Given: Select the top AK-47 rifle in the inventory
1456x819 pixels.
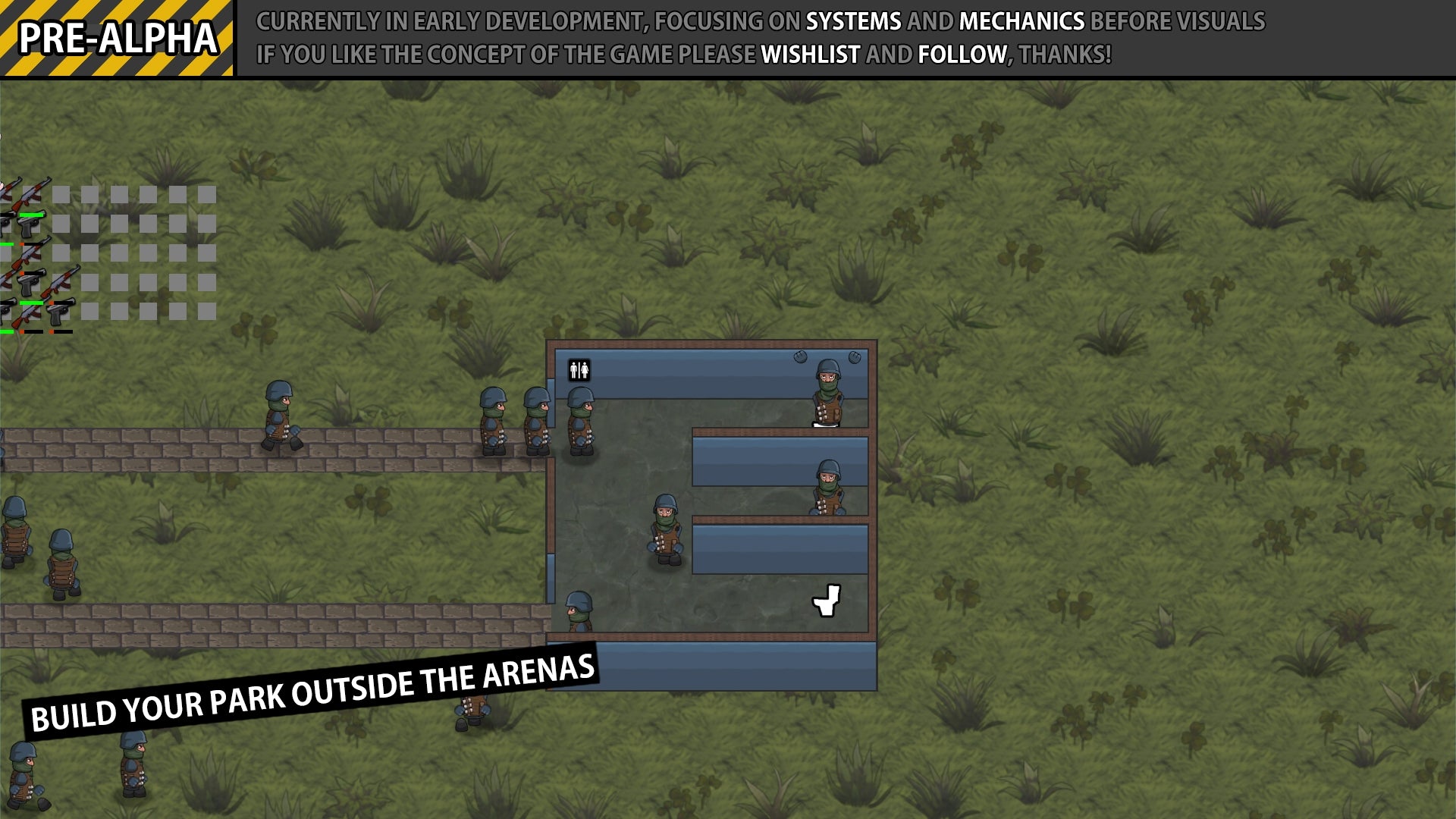Looking at the screenshot, I should coord(30,193).
